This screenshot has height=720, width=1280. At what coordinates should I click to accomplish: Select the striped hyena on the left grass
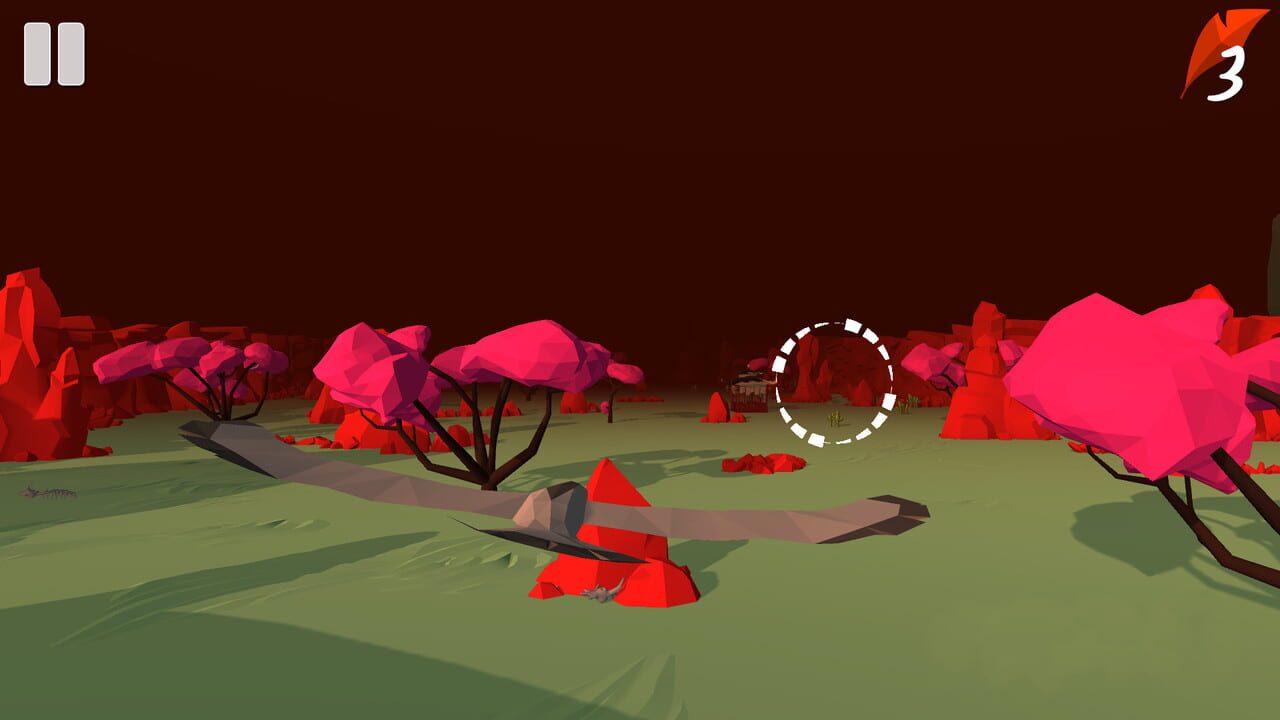tap(48, 492)
